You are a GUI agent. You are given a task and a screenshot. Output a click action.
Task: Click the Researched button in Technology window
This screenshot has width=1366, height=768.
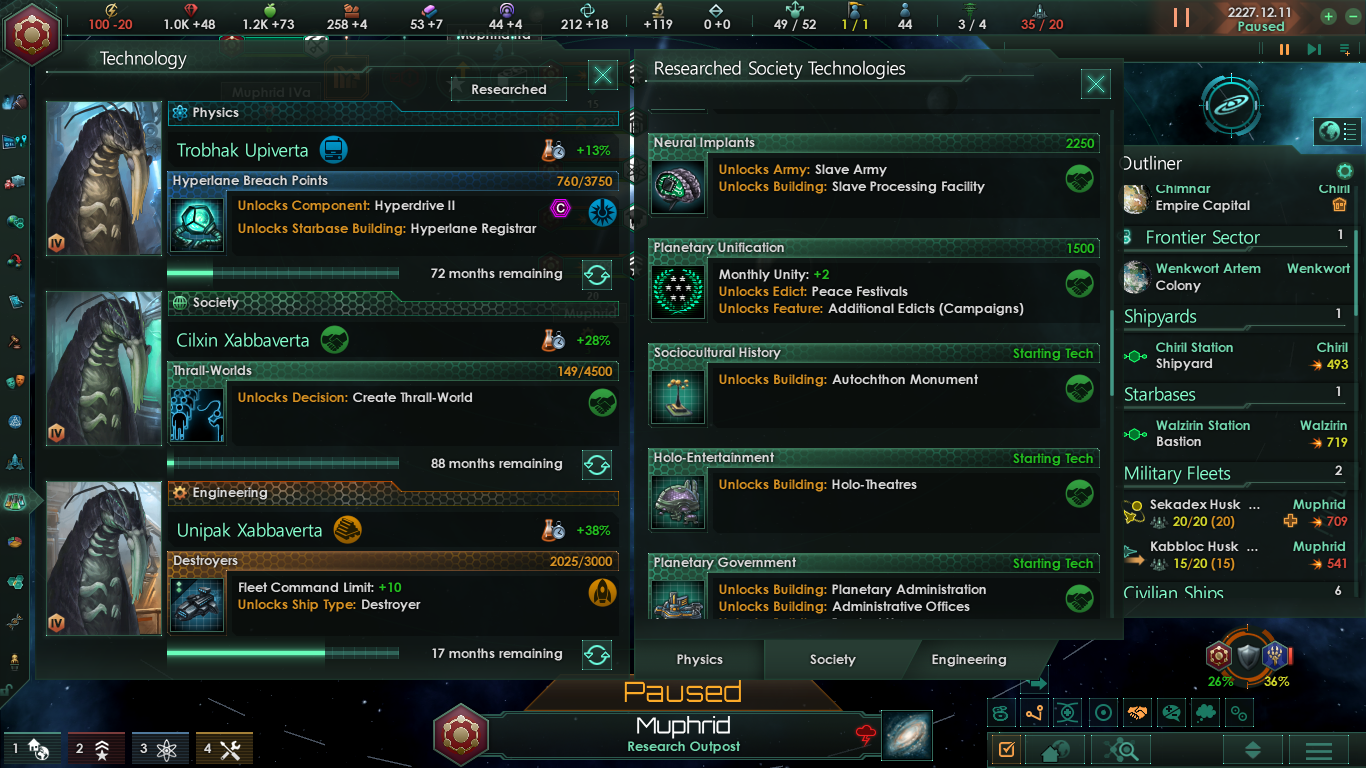pyautogui.click(x=508, y=89)
